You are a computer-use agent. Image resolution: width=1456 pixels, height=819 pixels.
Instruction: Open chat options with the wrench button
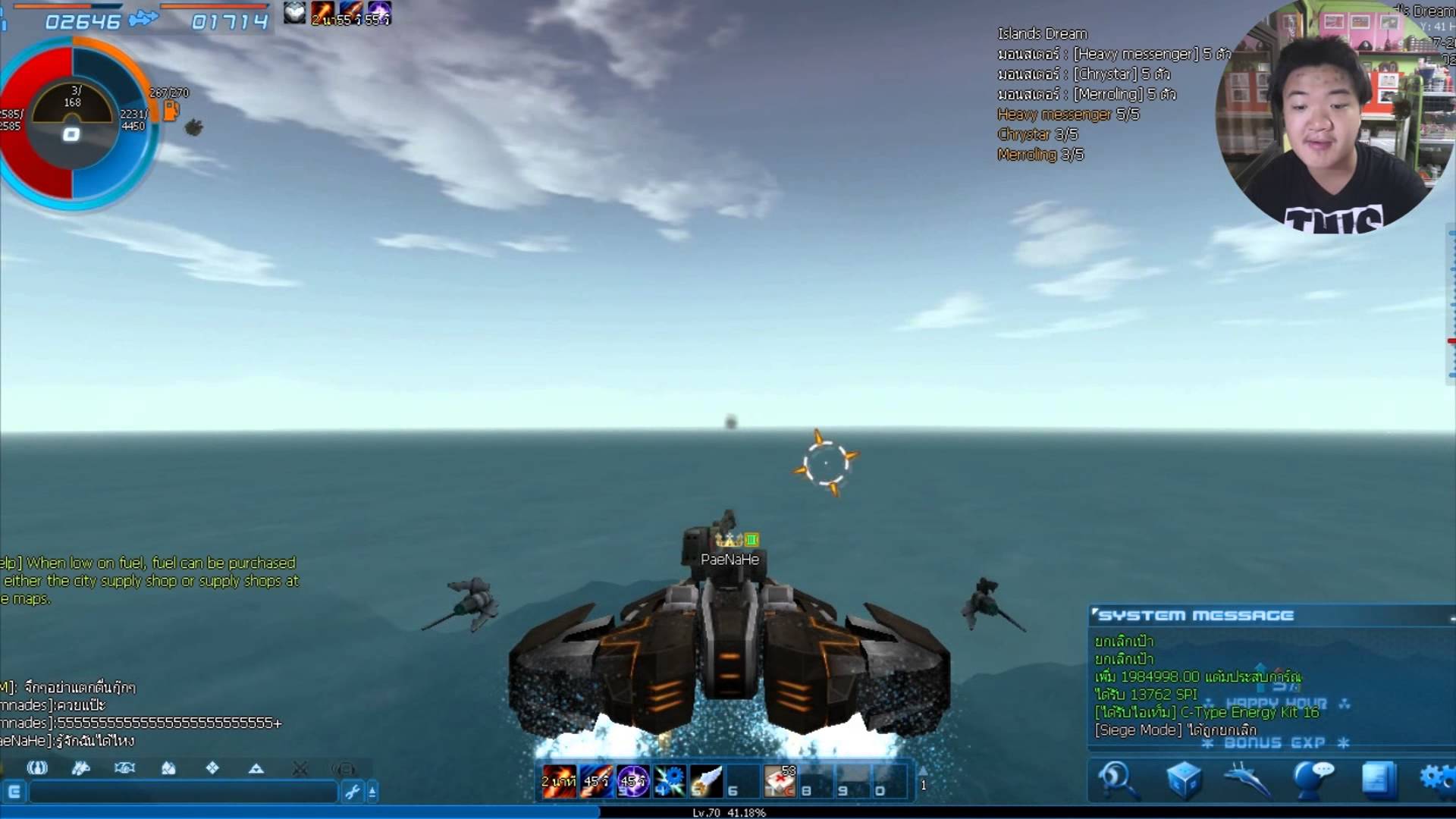point(352,792)
